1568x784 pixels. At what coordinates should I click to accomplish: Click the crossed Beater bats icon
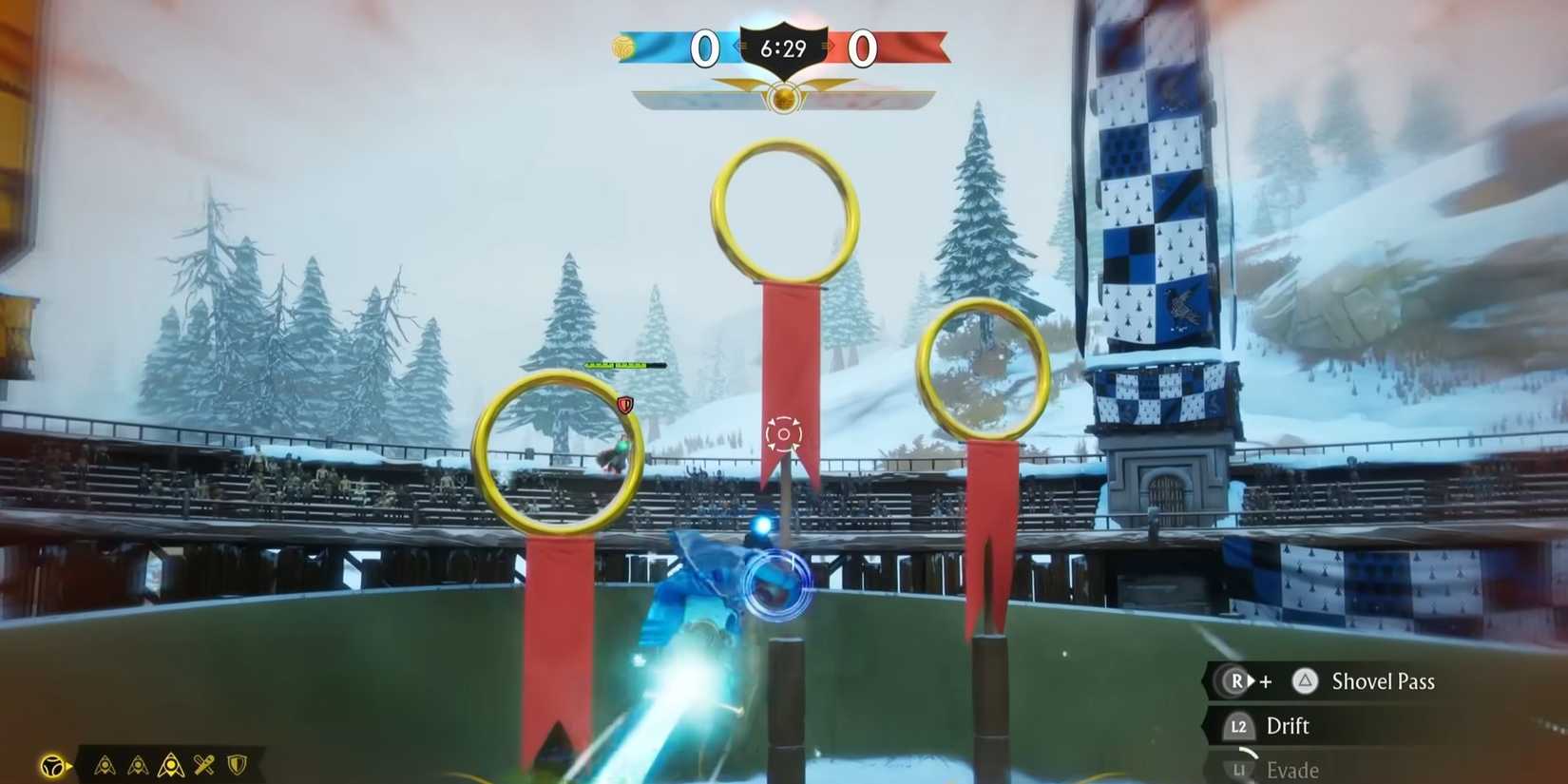coord(204,765)
